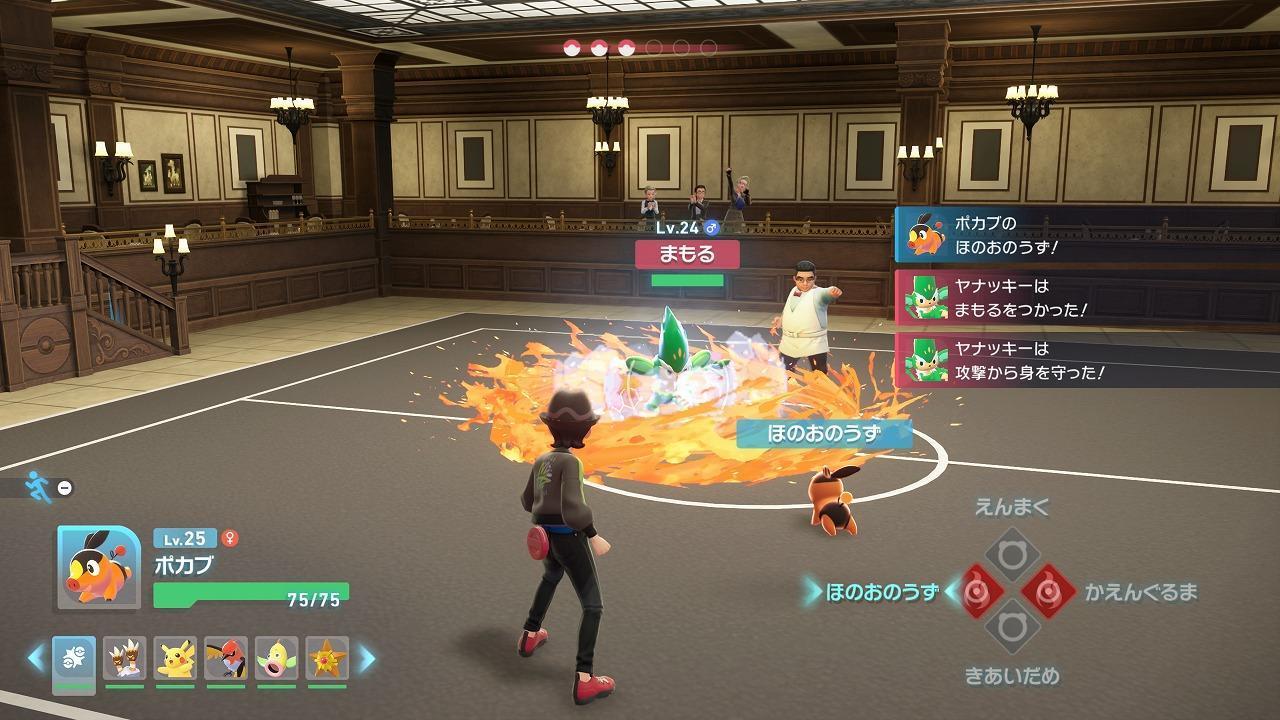
Task: Use the えんまく move icon
Action: click(x=1012, y=553)
